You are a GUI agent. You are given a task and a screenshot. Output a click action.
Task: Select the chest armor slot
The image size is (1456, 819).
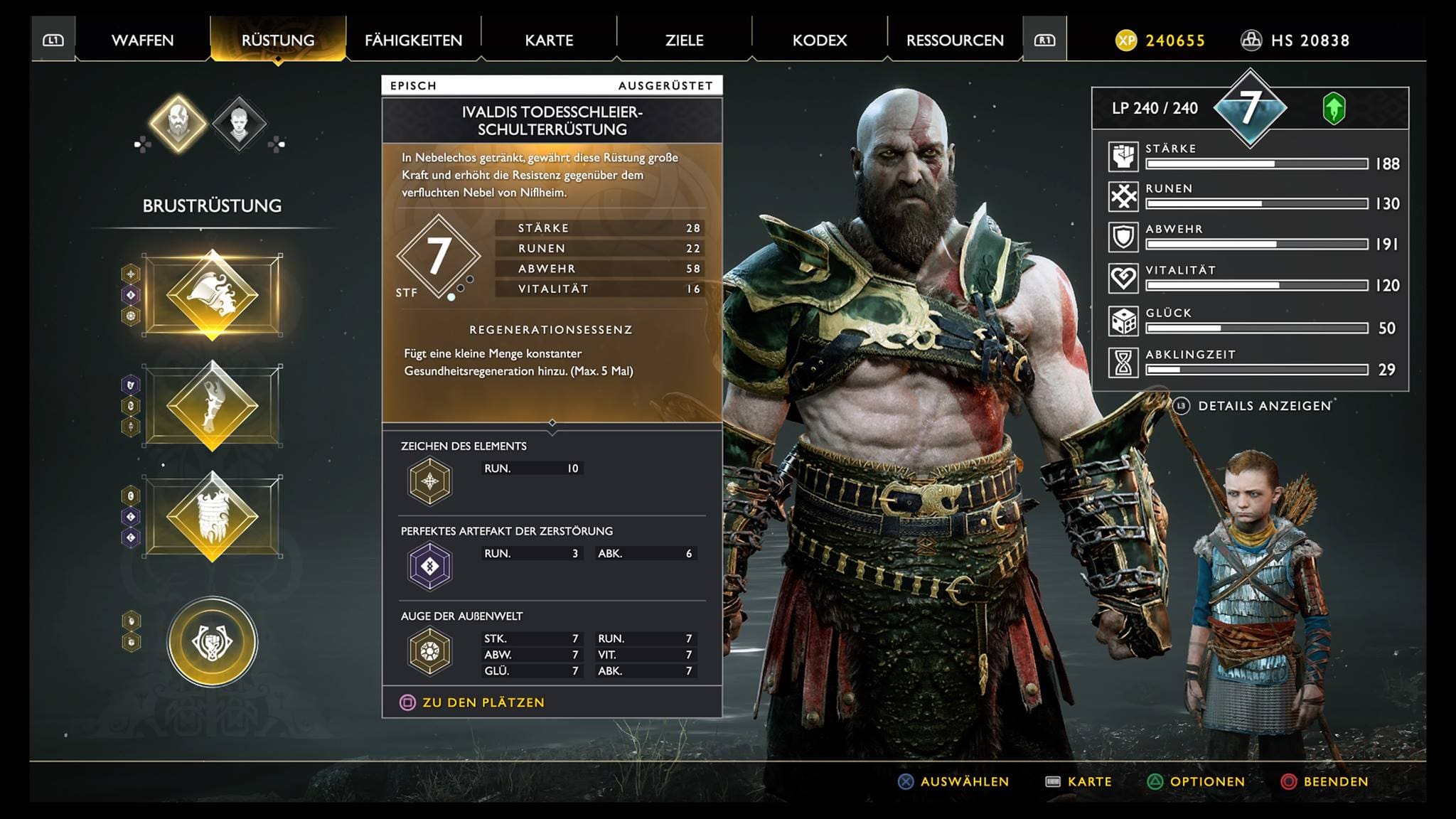212,294
